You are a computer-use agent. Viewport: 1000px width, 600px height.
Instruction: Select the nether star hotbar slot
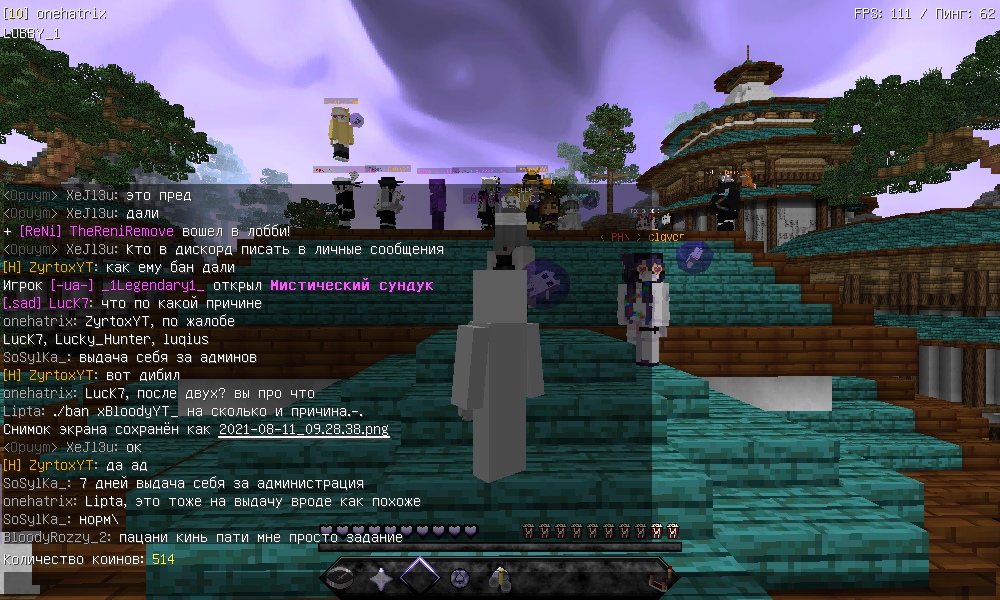click(381, 578)
